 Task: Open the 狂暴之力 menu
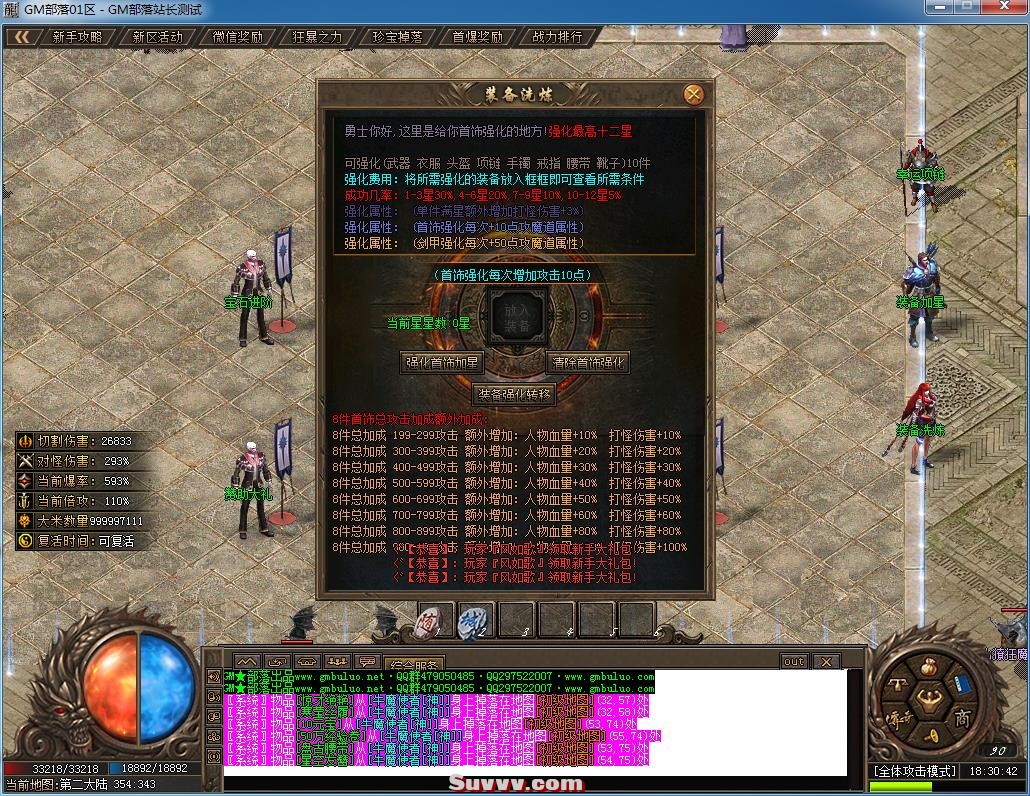317,37
